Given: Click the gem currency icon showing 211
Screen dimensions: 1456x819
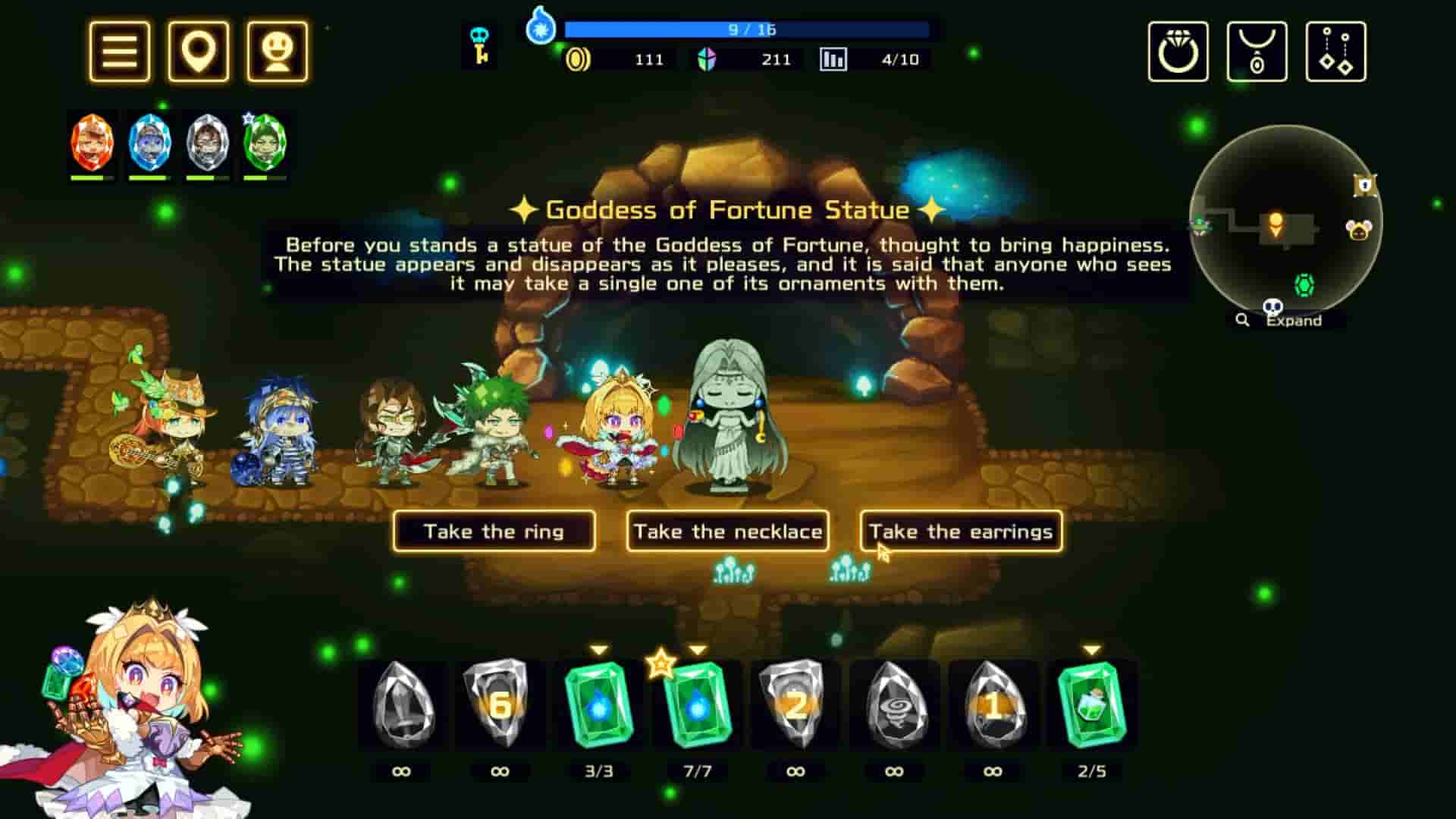Looking at the screenshot, I should click(x=706, y=58).
